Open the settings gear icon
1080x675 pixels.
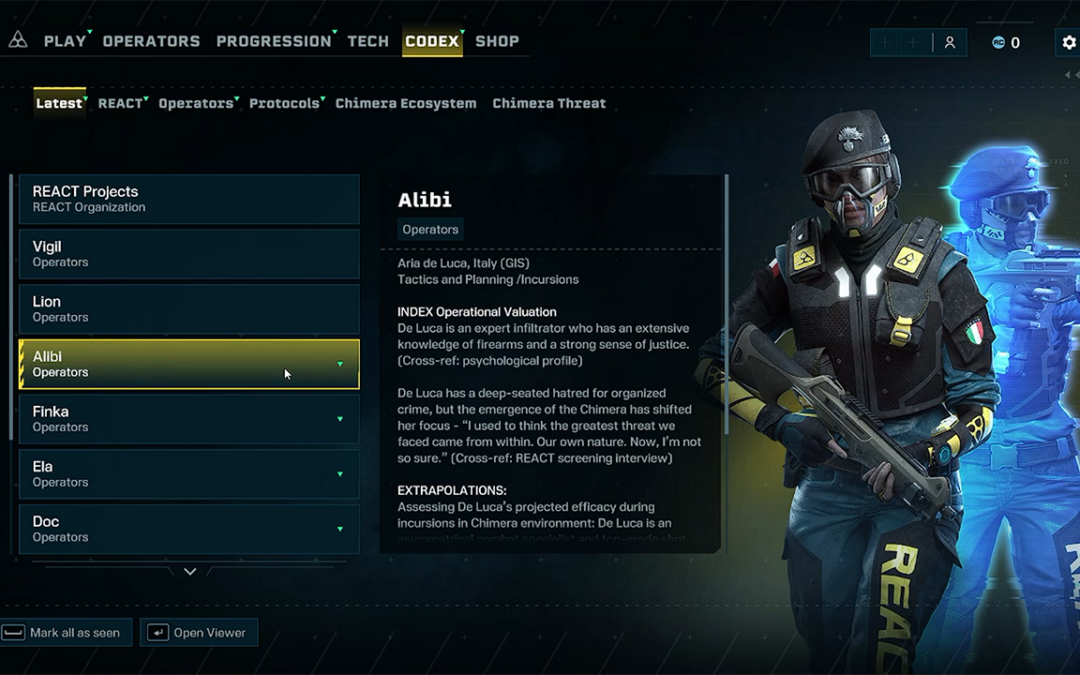[1068, 42]
